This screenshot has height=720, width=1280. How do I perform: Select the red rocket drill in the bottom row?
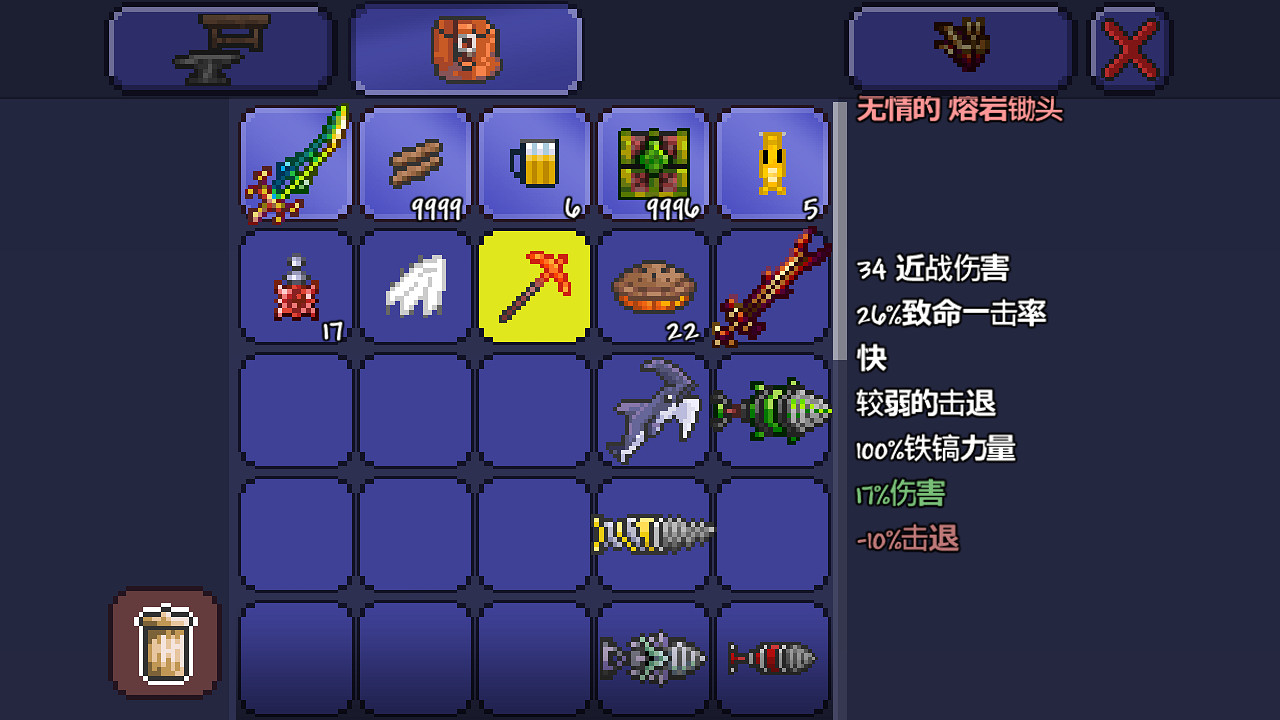coord(771,656)
